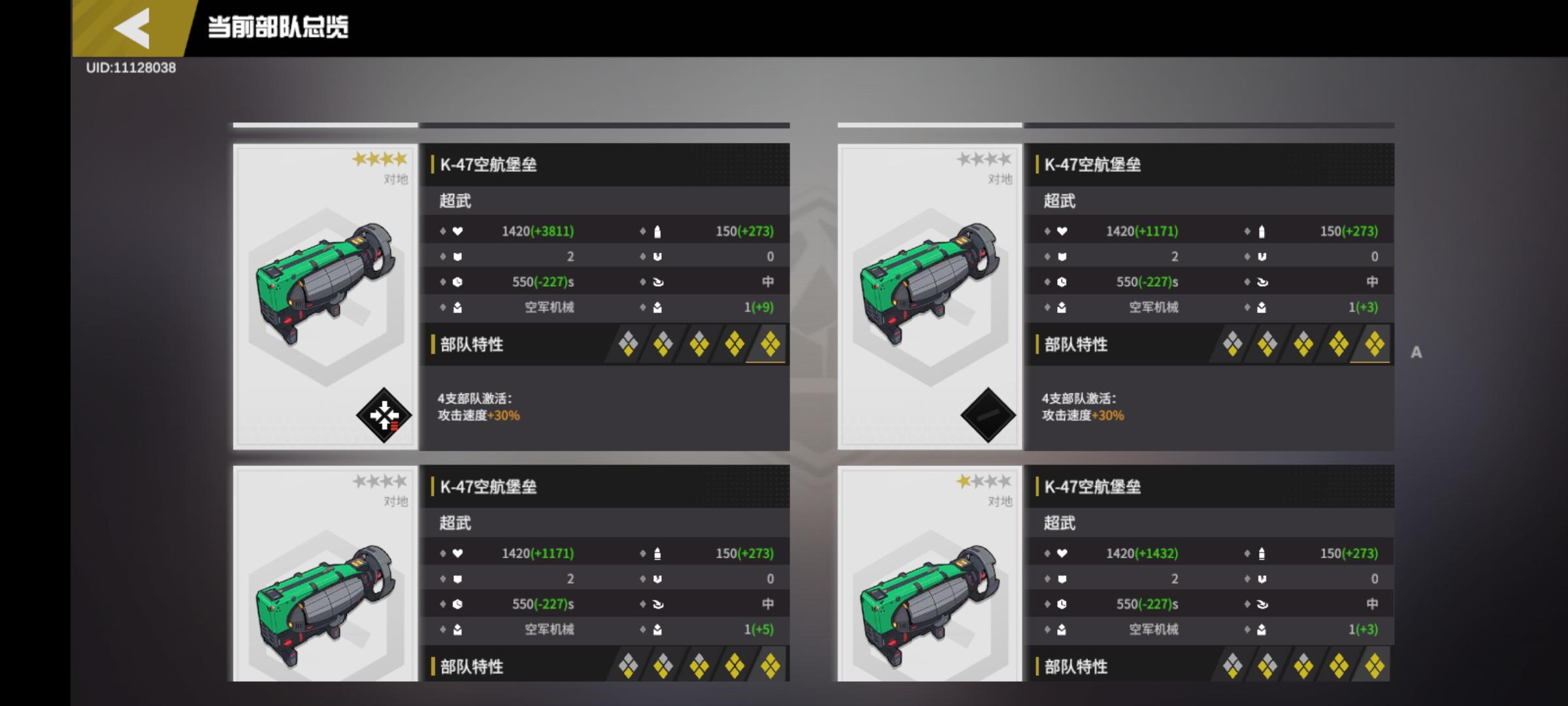Switch to the fourth trait tab of top-right K-47
Screen dimensions: 1568x706
[x=1338, y=345]
